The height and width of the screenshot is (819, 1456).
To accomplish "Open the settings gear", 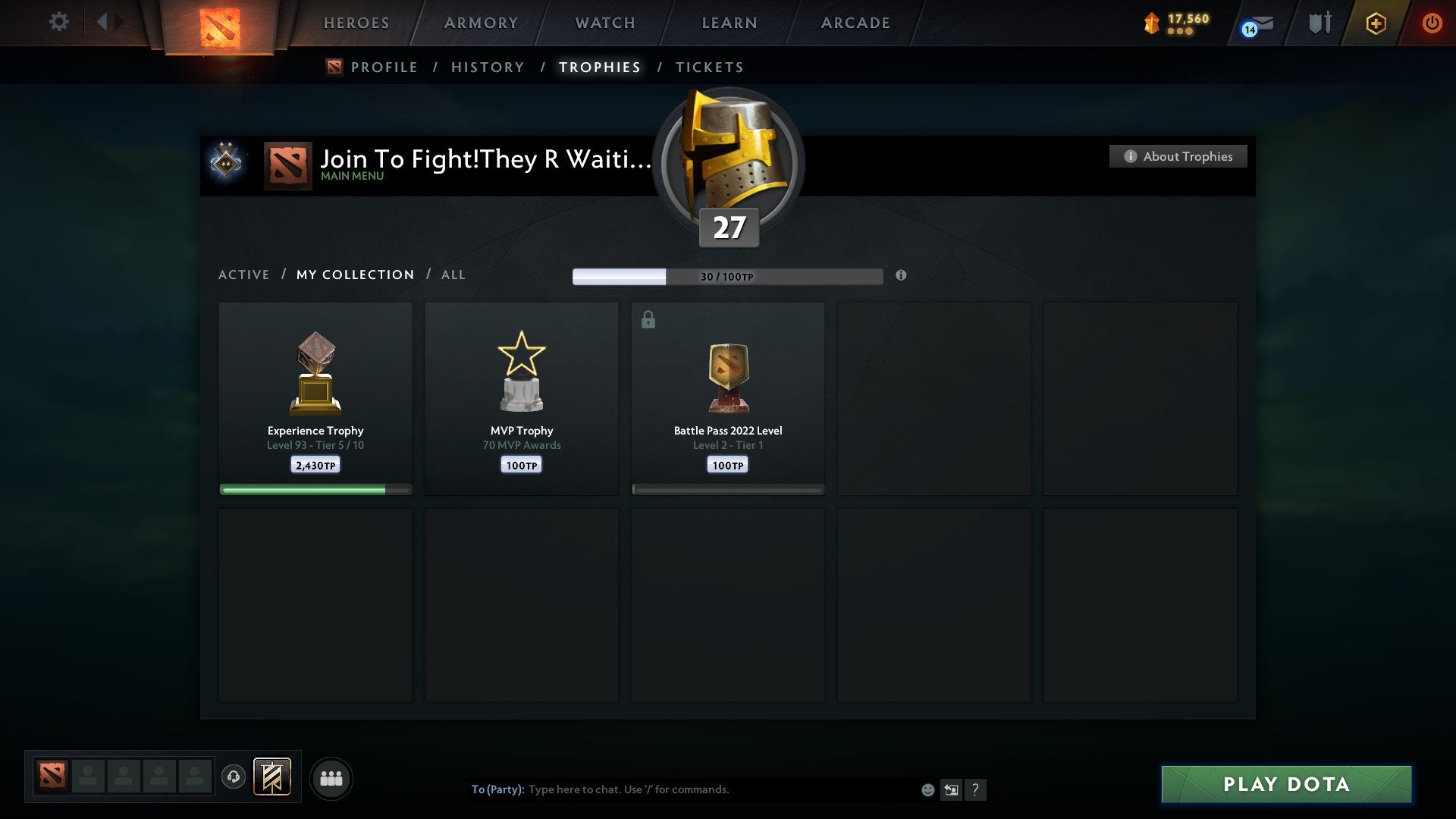I will point(59,22).
